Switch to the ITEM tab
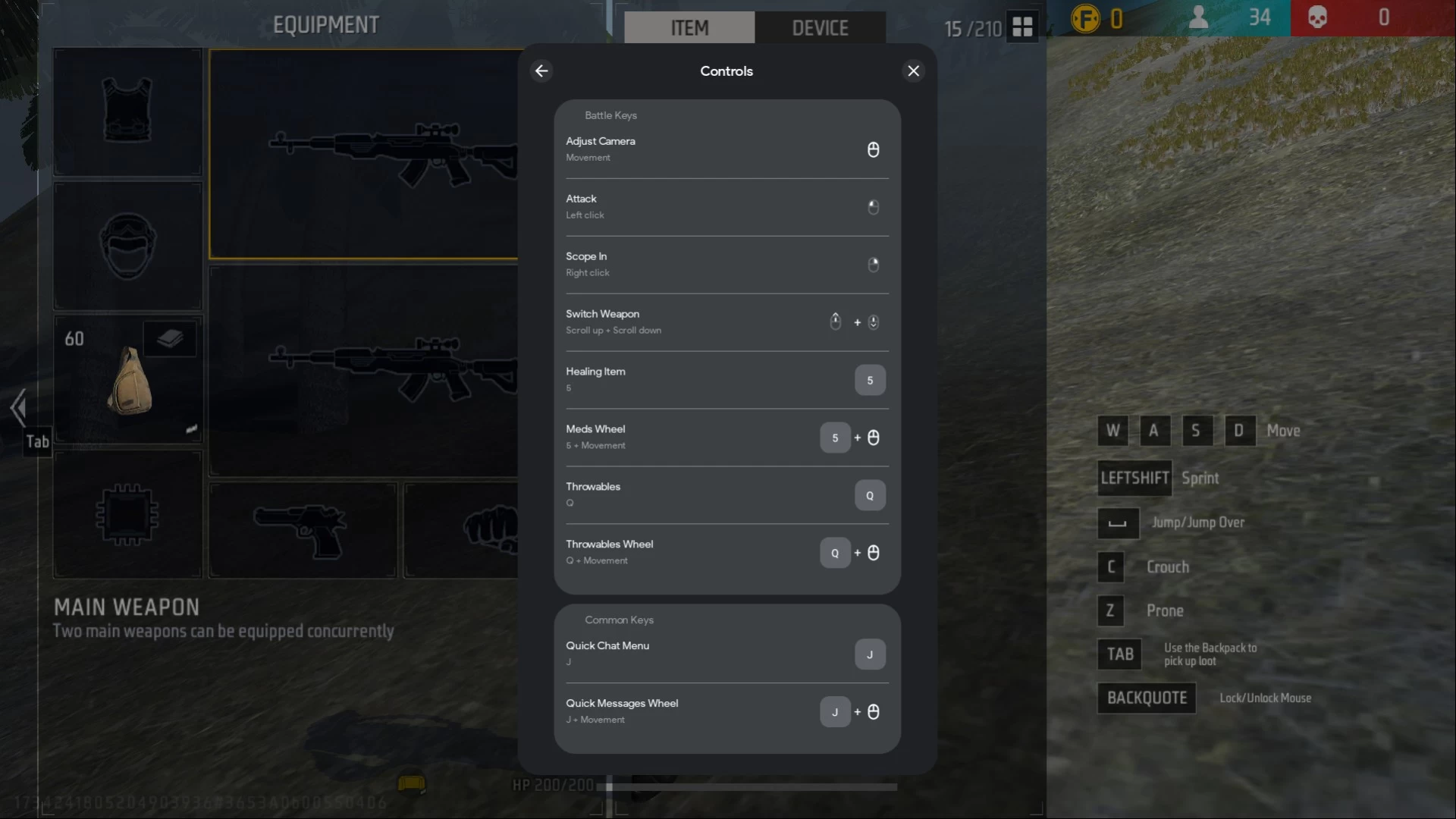Image resolution: width=1456 pixels, height=819 pixels. [x=689, y=28]
